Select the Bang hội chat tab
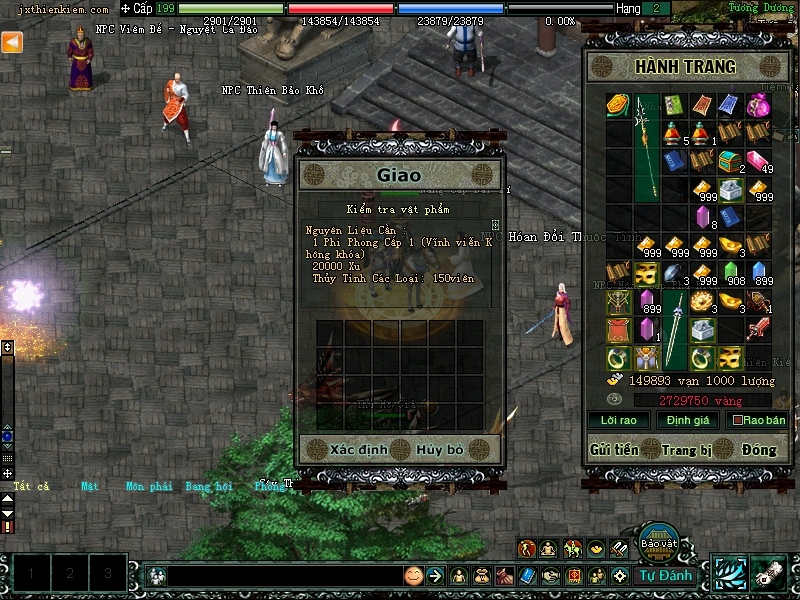The height and width of the screenshot is (600, 800). [x=208, y=487]
